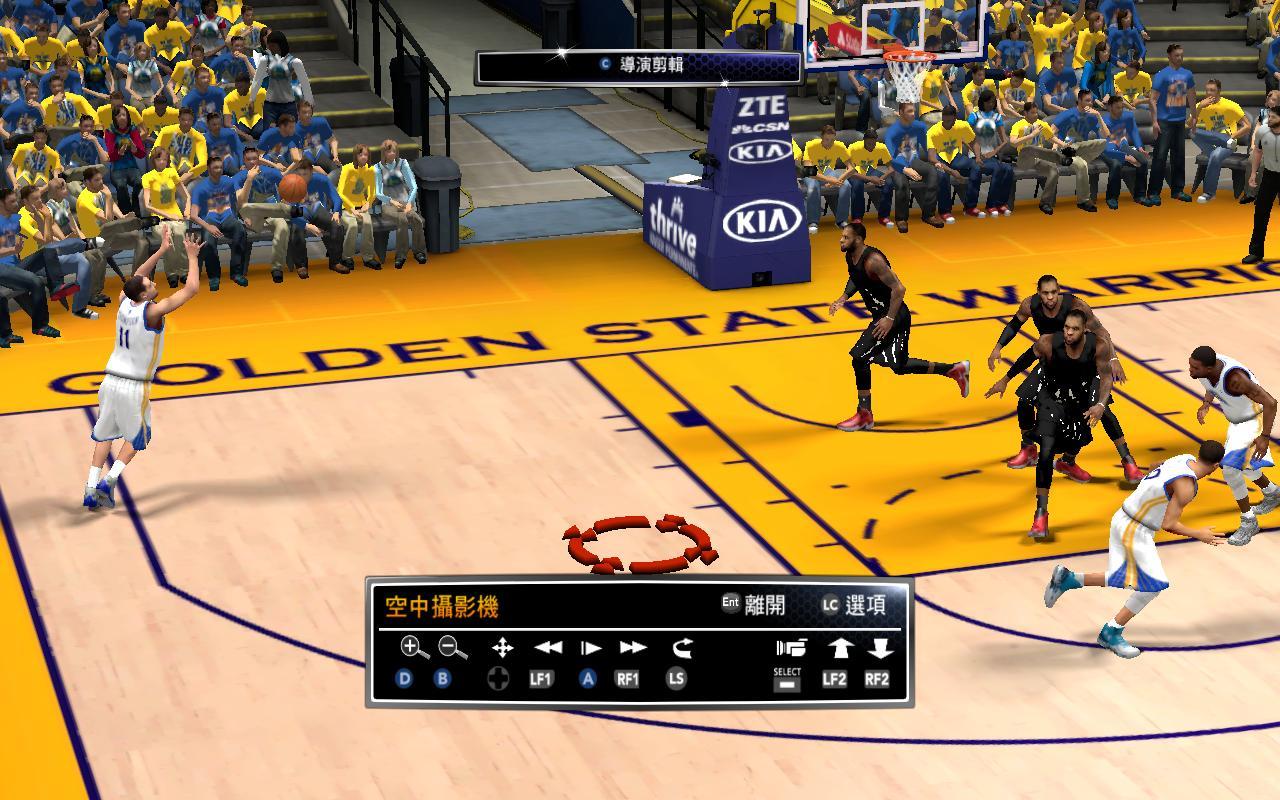Screen dimensions: 1280x800
Task: Click the up arrow icon
Action: coord(838,648)
